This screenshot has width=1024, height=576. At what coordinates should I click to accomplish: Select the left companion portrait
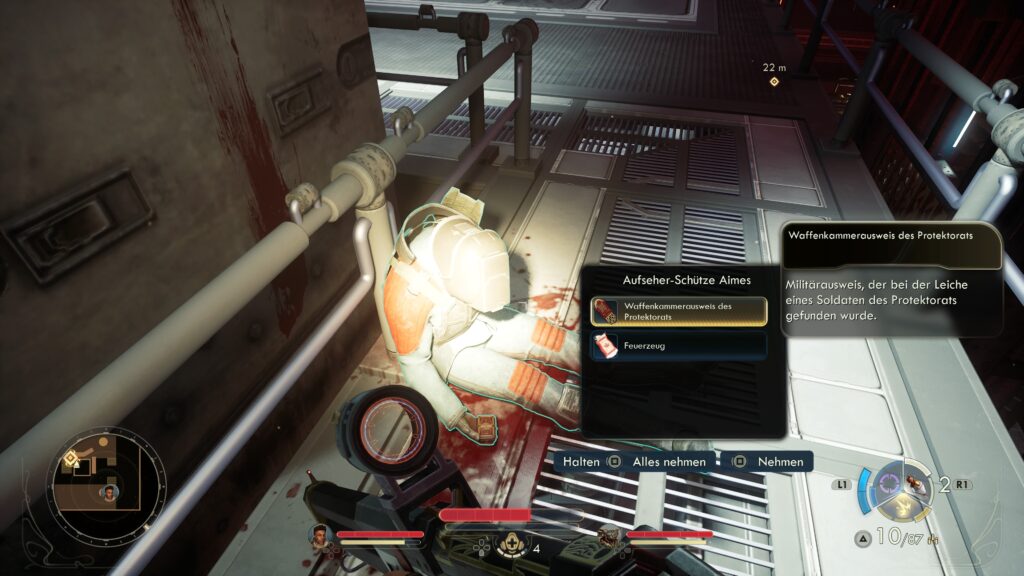[320, 537]
